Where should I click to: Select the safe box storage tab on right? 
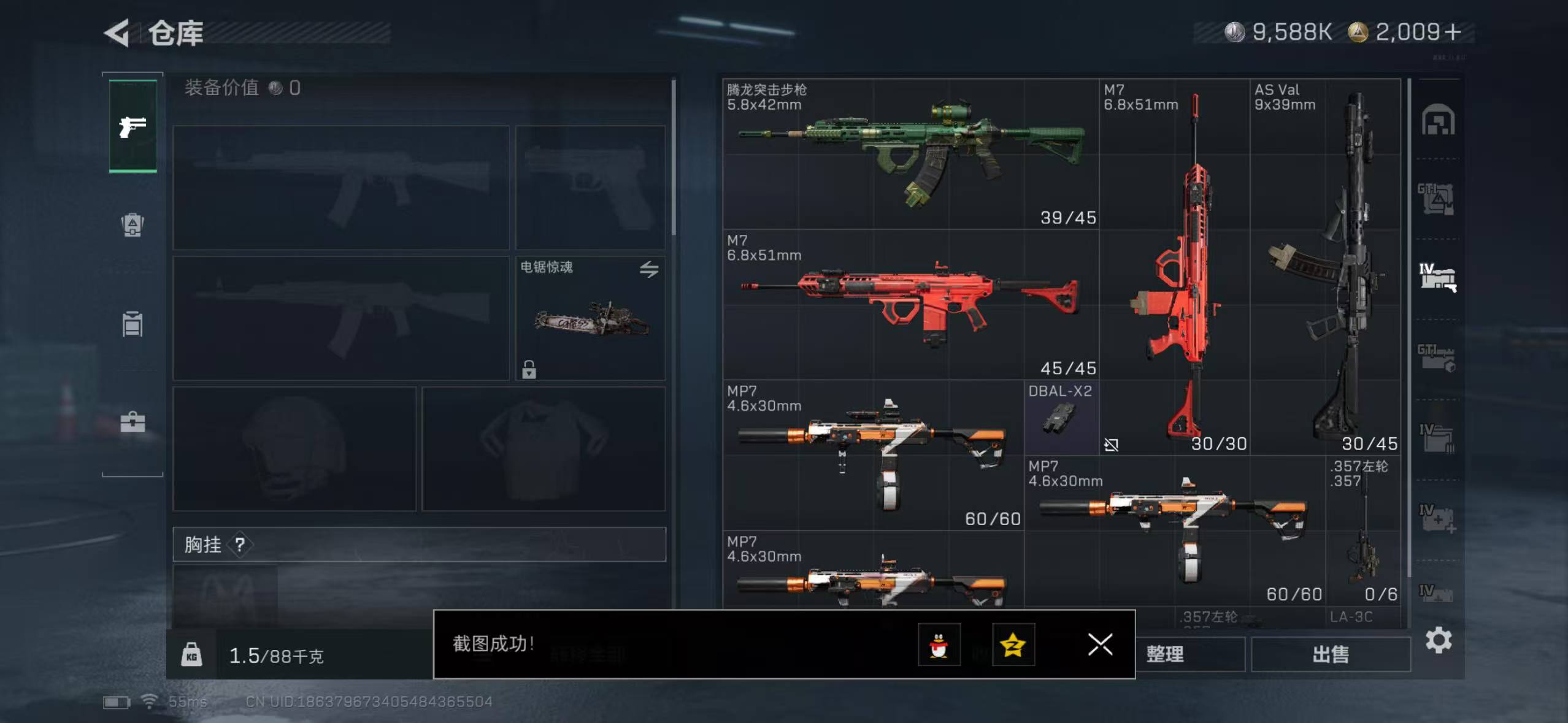(x=1439, y=120)
